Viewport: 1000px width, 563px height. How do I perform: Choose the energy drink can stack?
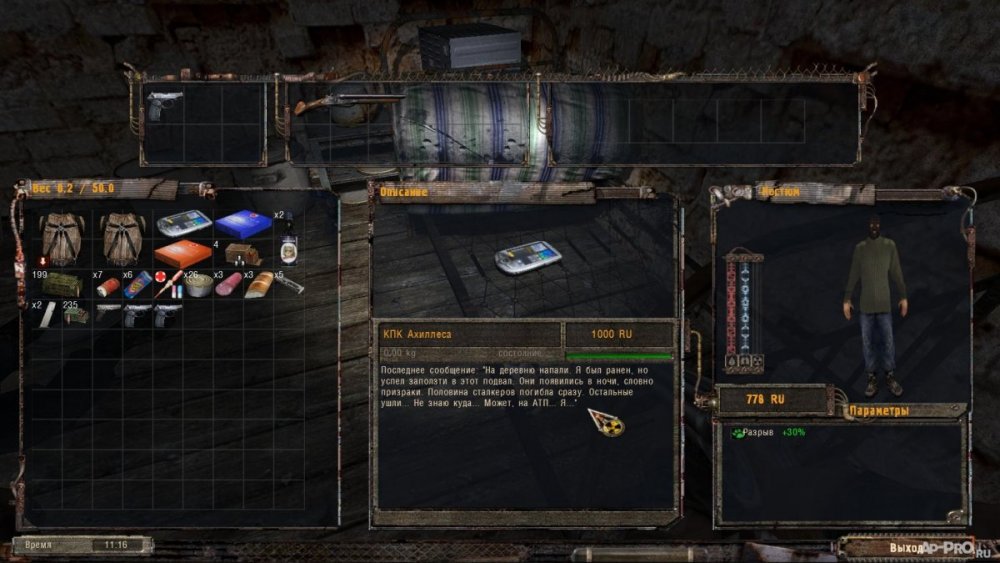[x=139, y=284]
